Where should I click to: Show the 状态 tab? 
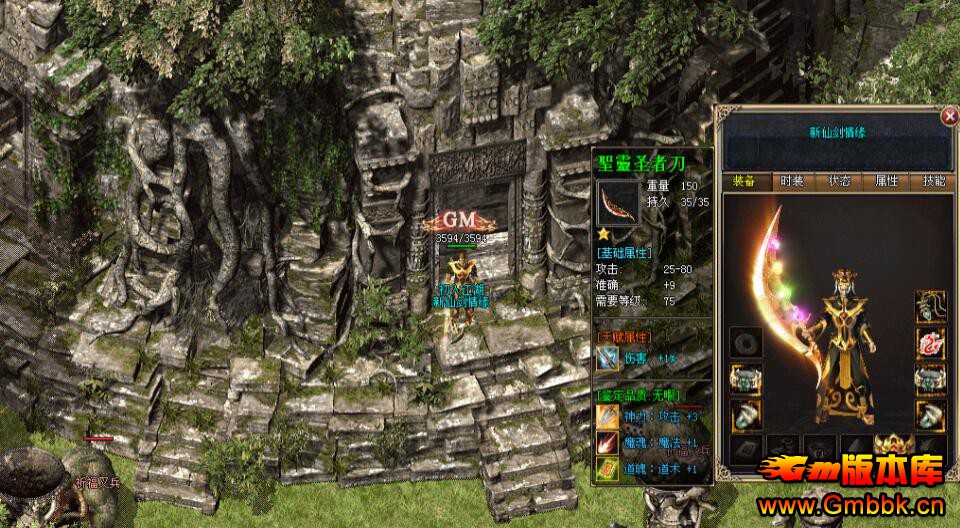coord(839,182)
